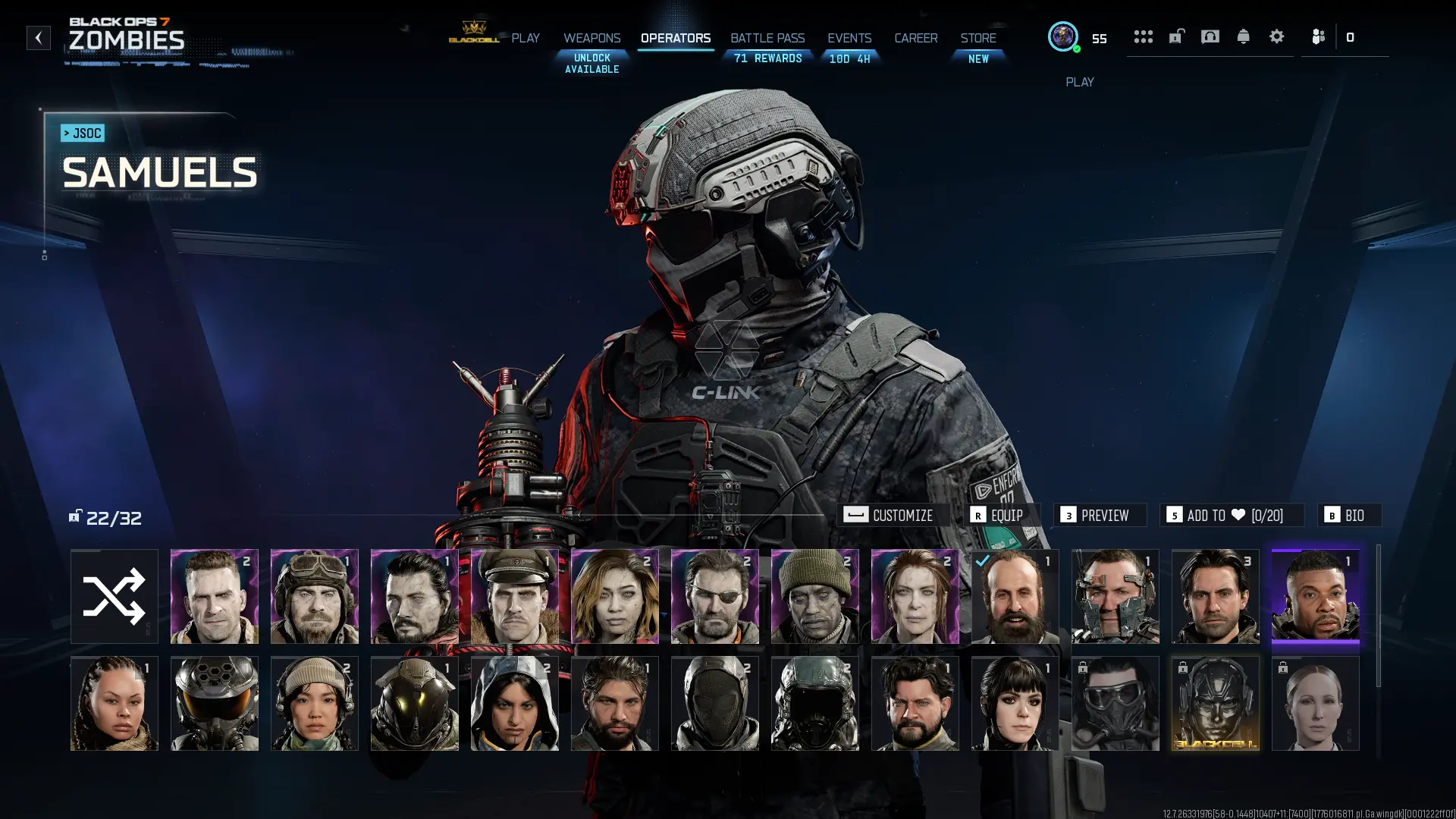Go back with the top-left arrow
This screenshot has width=1456, height=819.
pos(39,38)
